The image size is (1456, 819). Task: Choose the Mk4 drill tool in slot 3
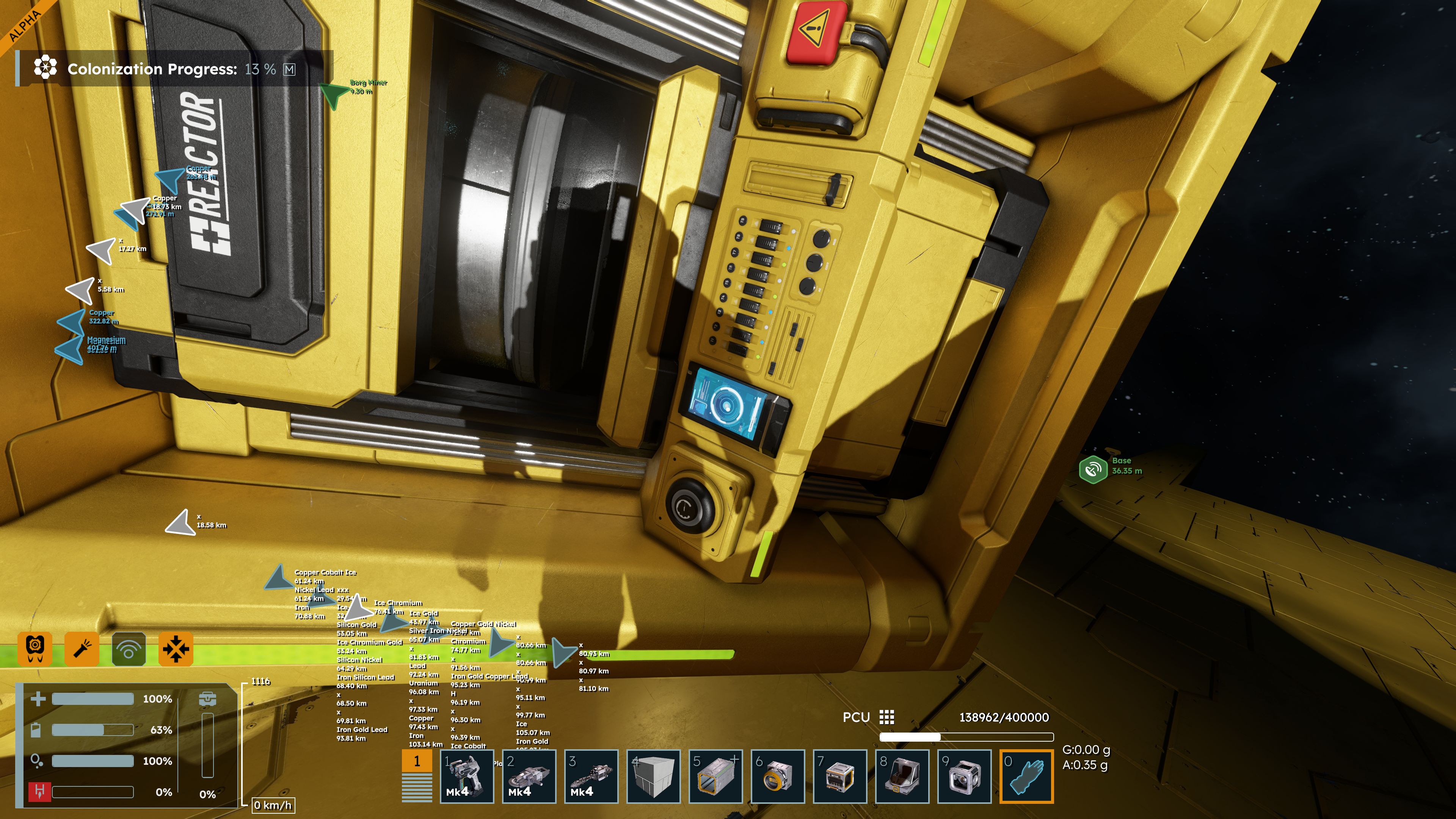pos(591,776)
